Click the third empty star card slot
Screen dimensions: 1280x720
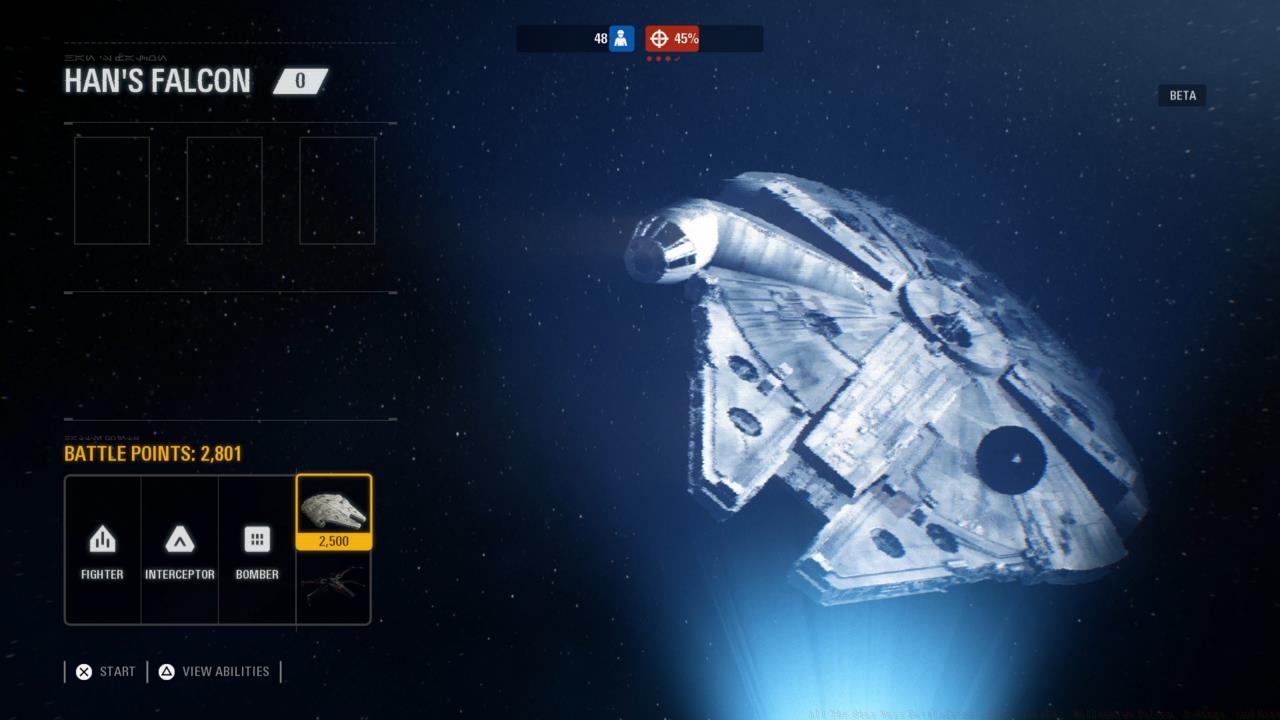point(336,190)
